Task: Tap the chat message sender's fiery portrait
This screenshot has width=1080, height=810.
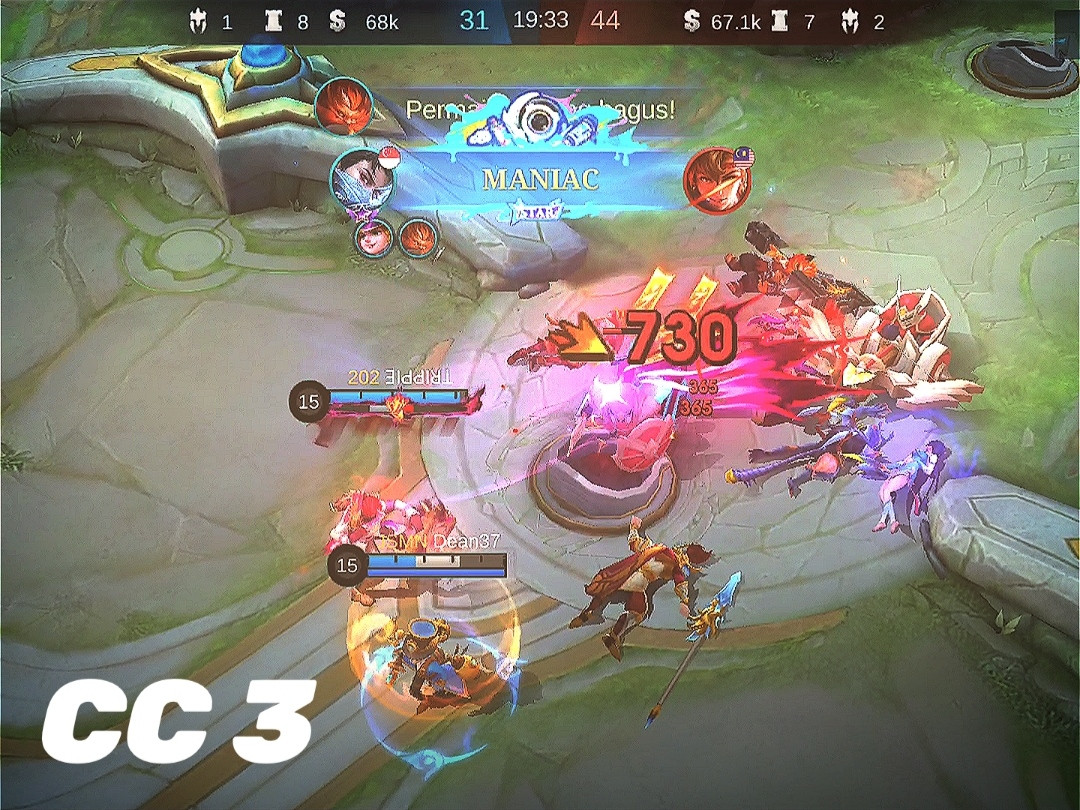Action: pyautogui.click(x=345, y=105)
